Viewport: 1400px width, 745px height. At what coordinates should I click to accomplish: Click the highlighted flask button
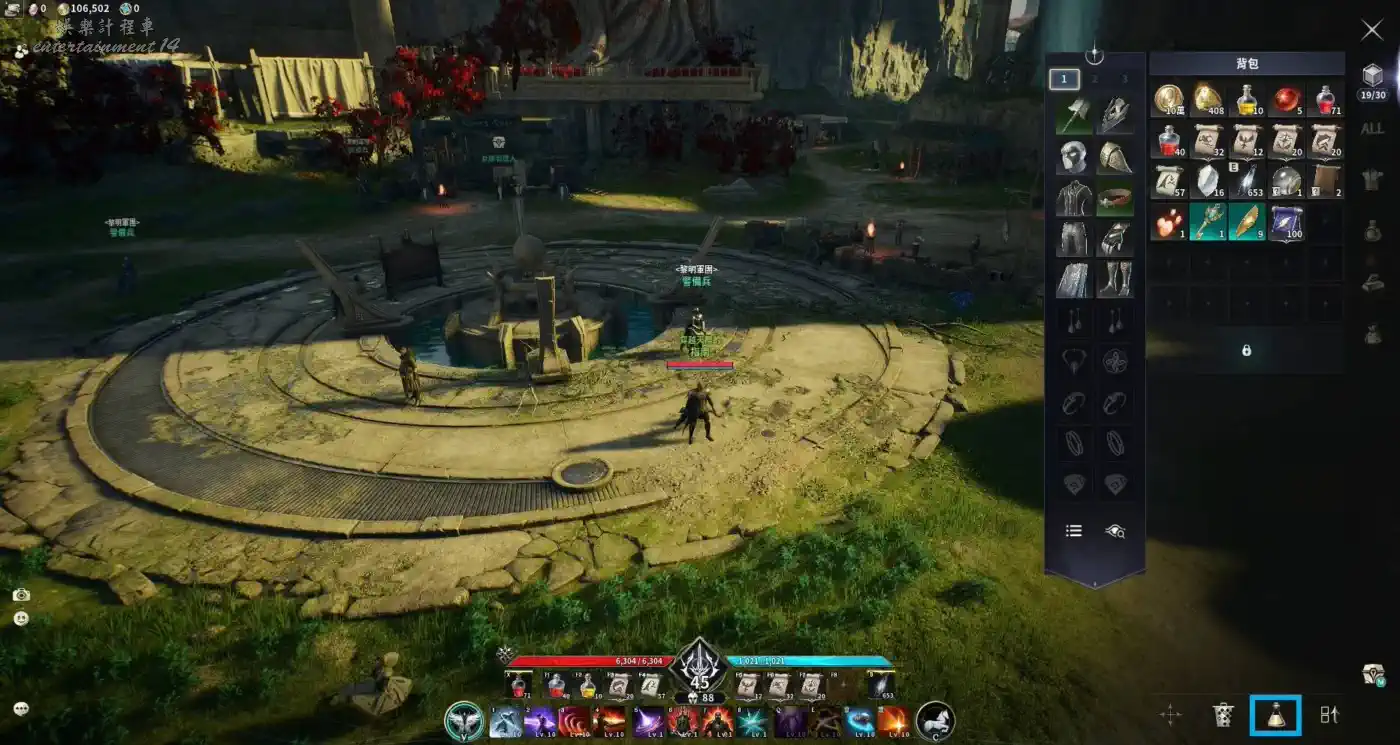click(1275, 715)
